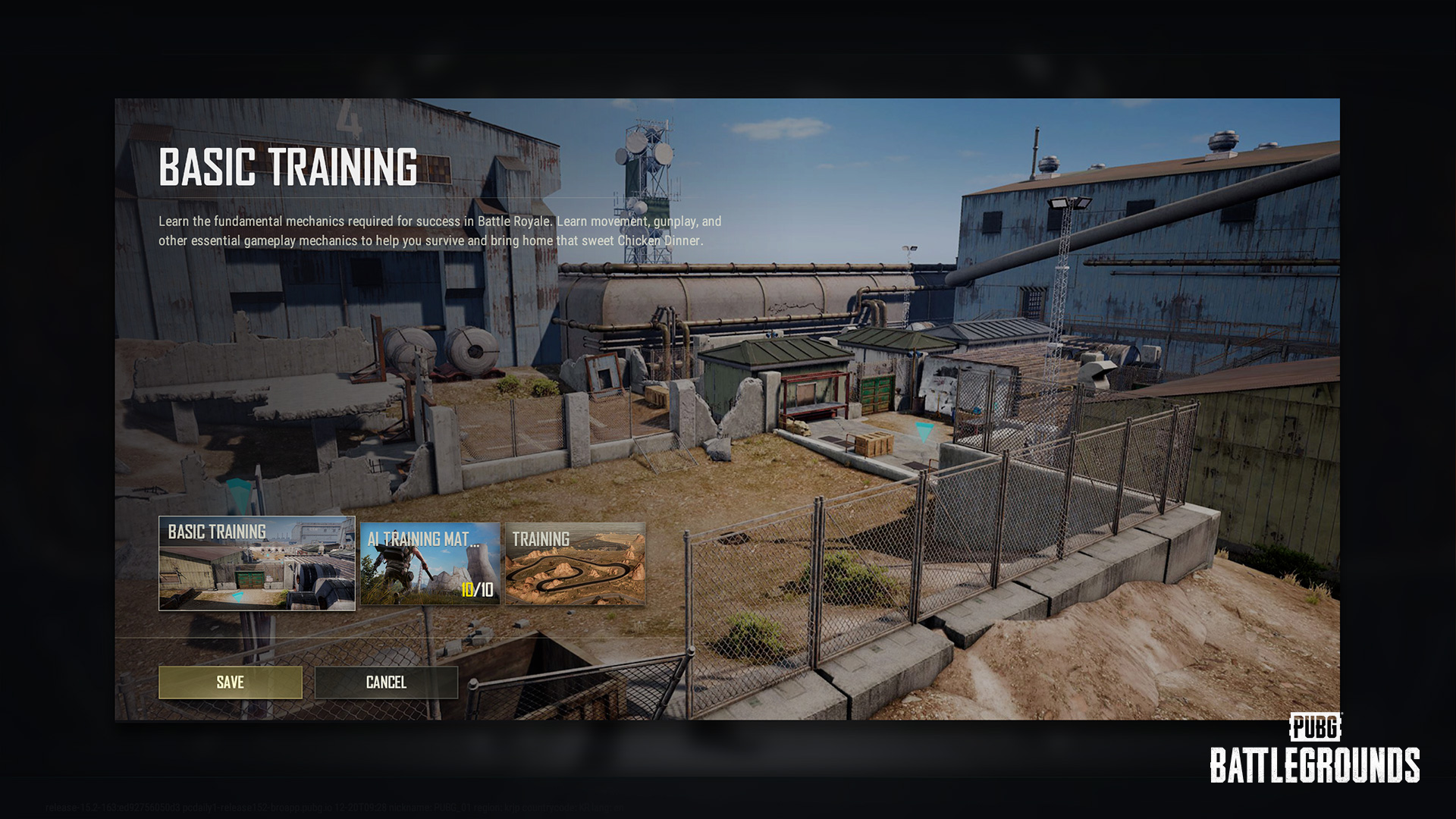Click the Basic Training description text
The image size is (1456, 819).
[x=438, y=230]
